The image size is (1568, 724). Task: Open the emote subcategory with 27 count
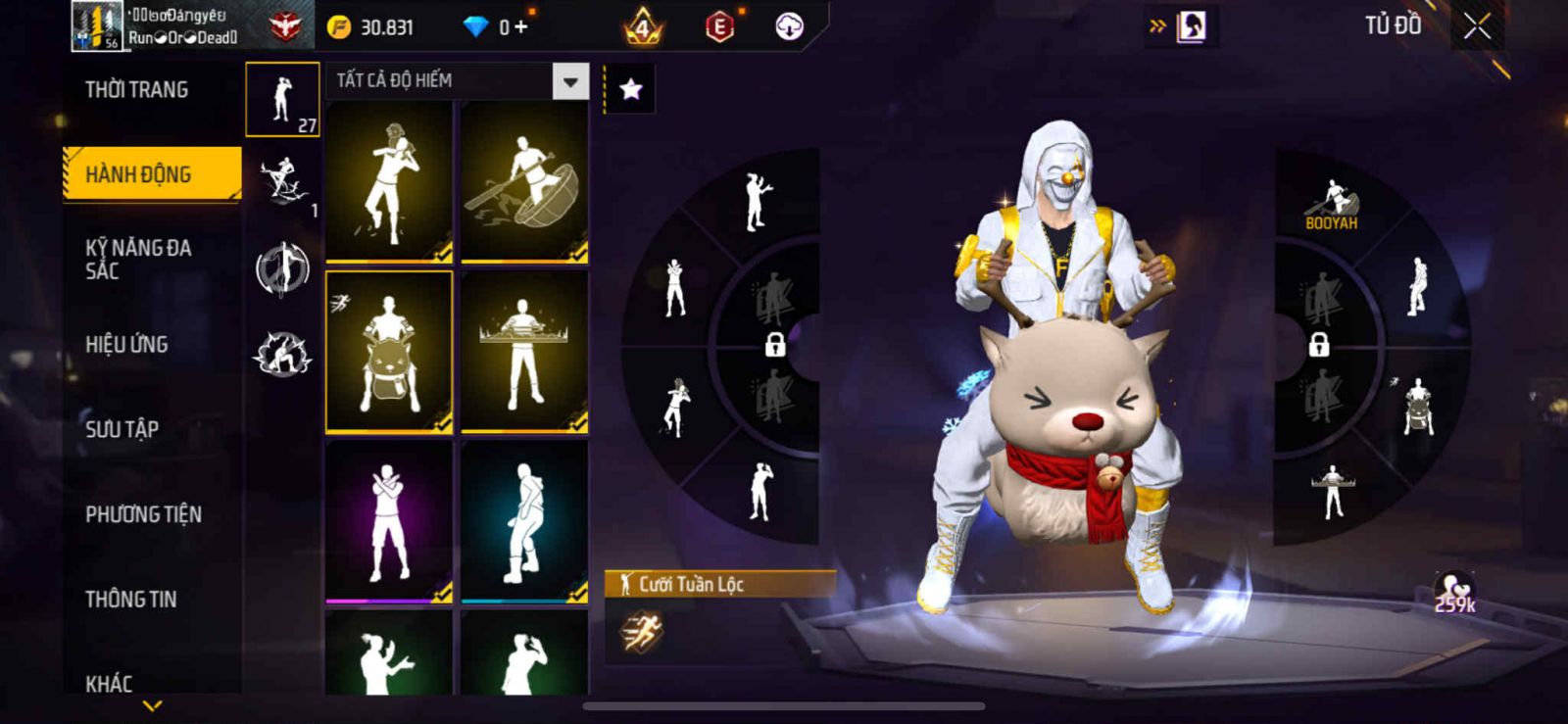(x=282, y=99)
